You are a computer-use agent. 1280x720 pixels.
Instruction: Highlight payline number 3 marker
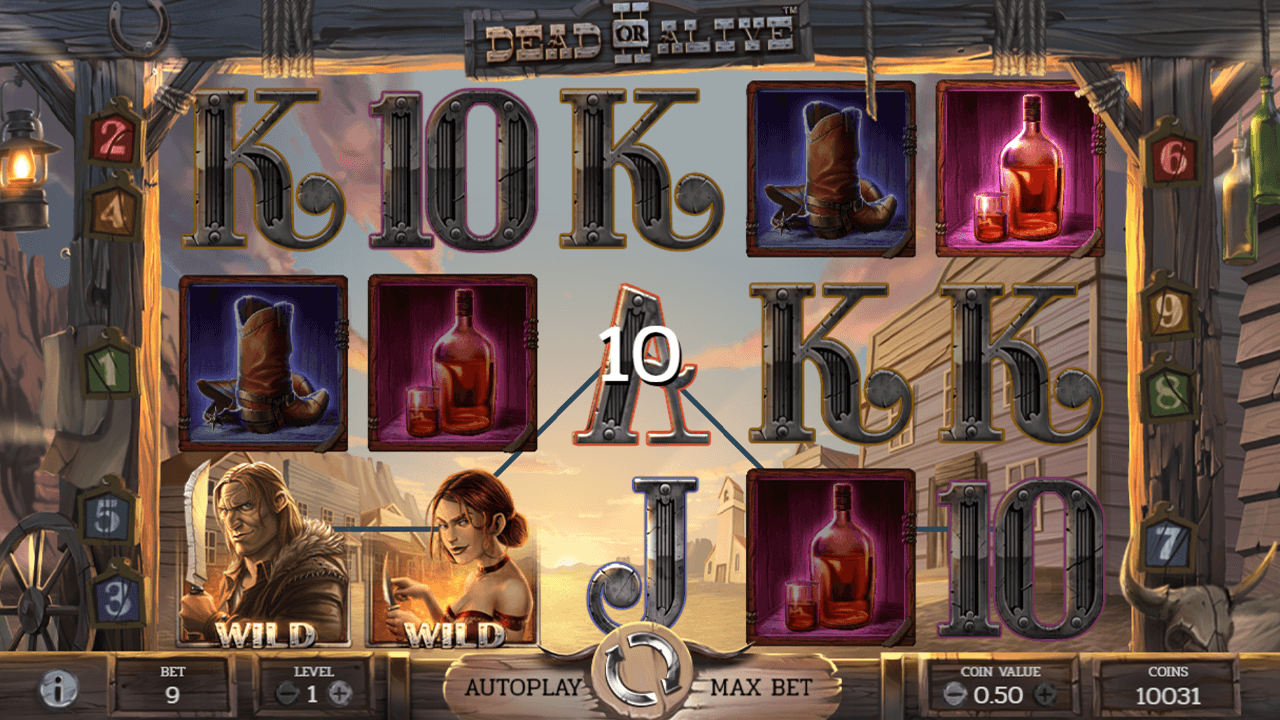(117, 596)
